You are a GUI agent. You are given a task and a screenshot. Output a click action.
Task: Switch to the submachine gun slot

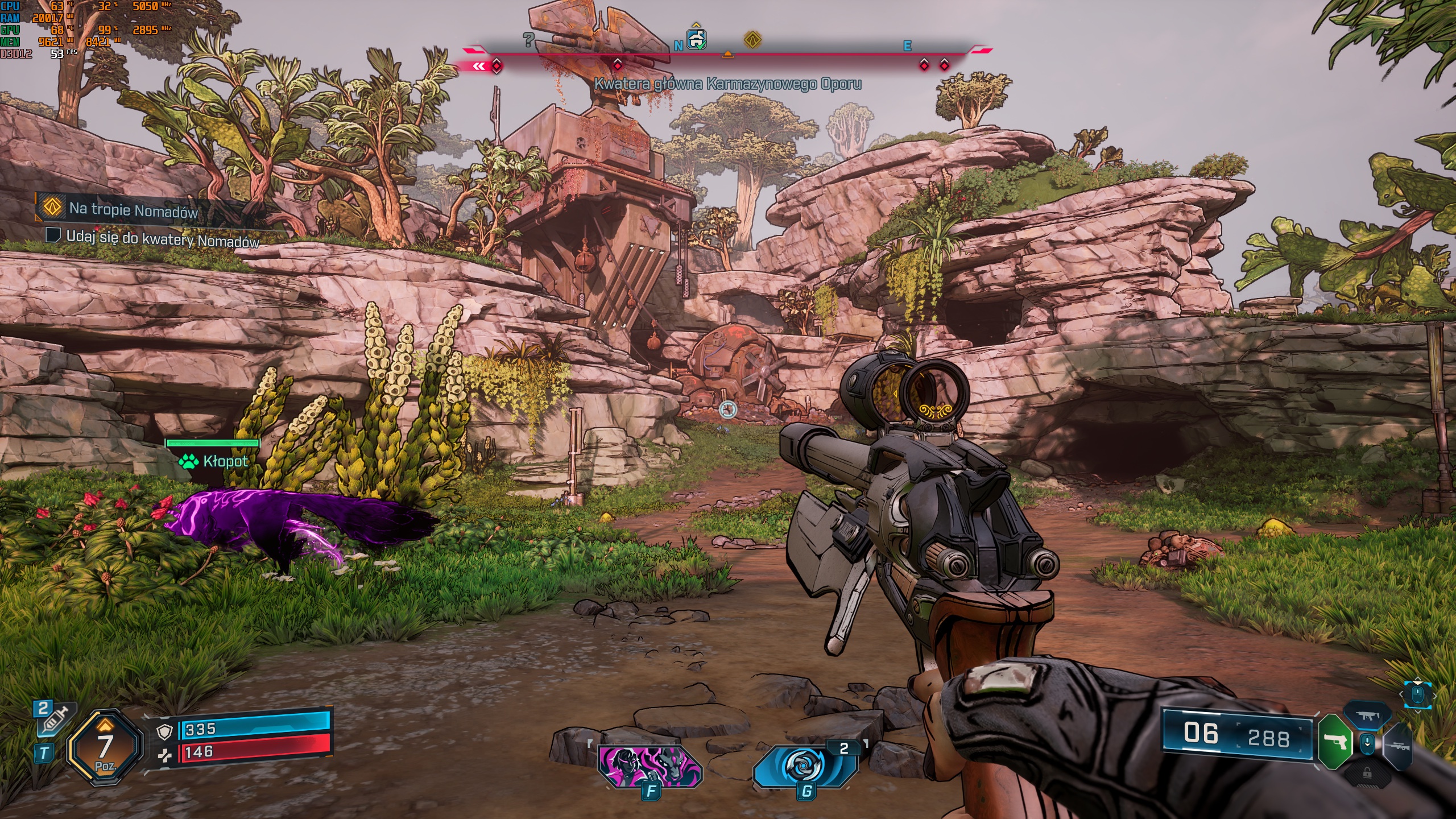[x=1367, y=716]
